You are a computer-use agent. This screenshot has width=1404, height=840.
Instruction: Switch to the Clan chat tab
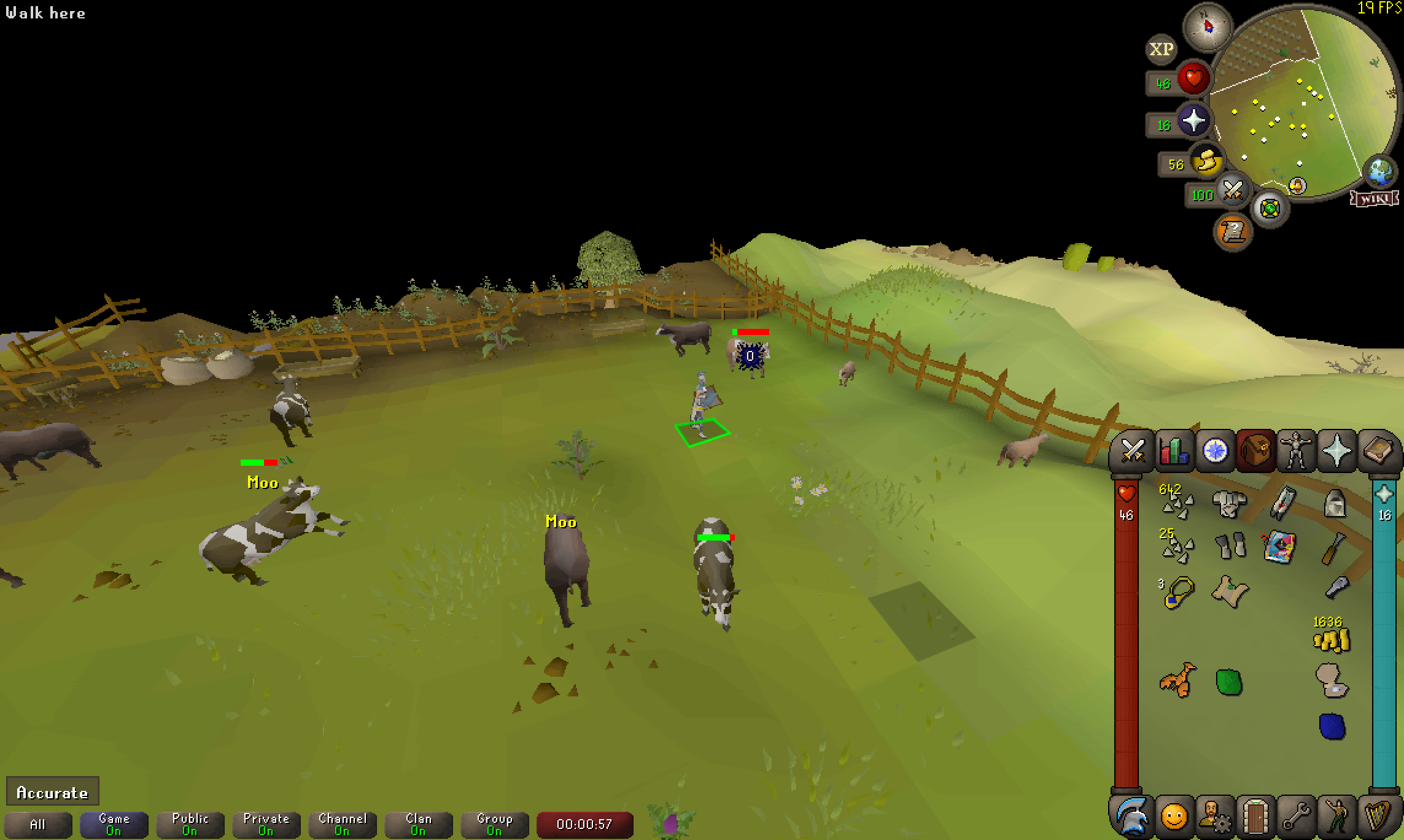click(418, 824)
